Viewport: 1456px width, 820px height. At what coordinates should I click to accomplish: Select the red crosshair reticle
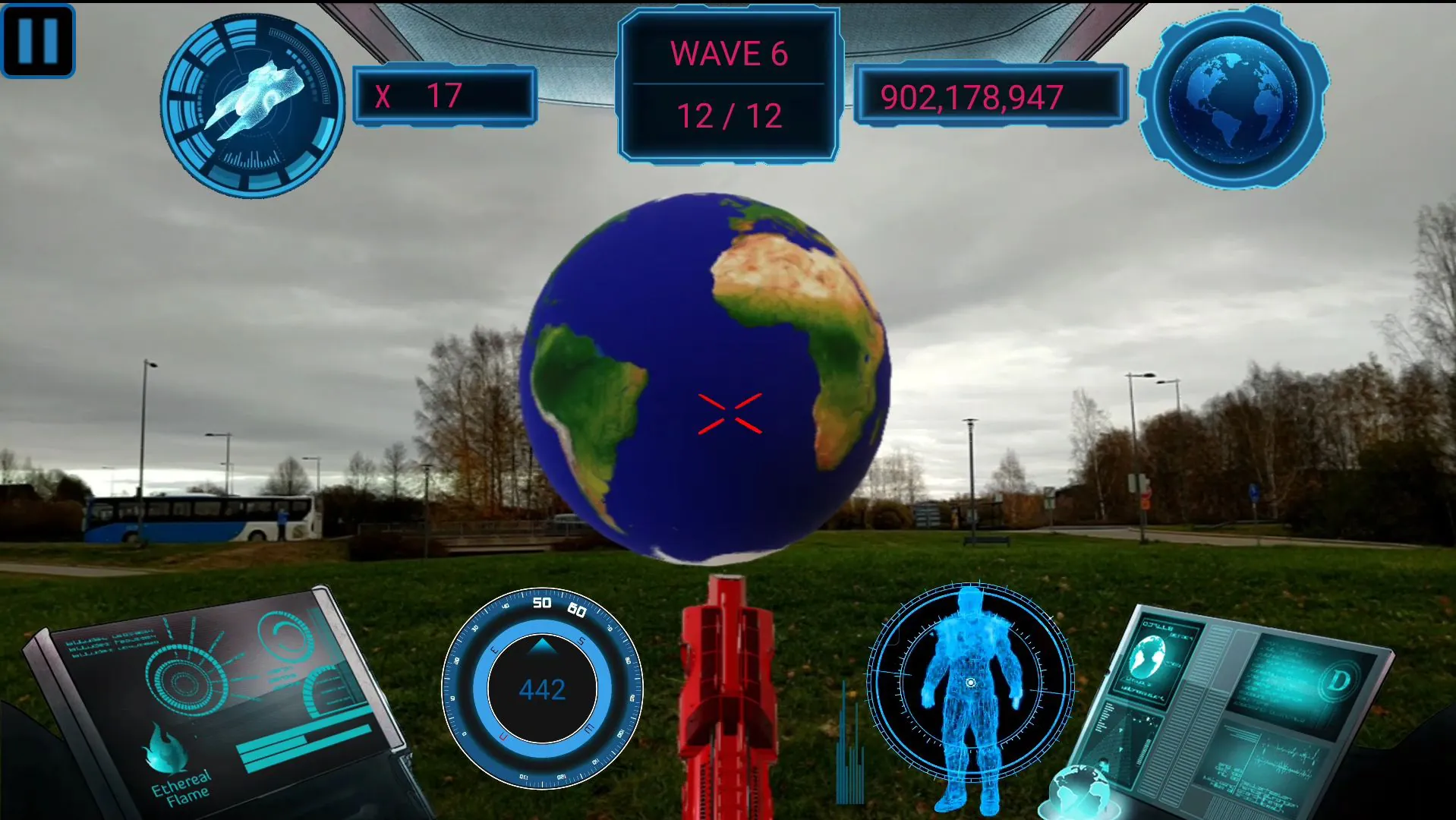click(x=731, y=412)
